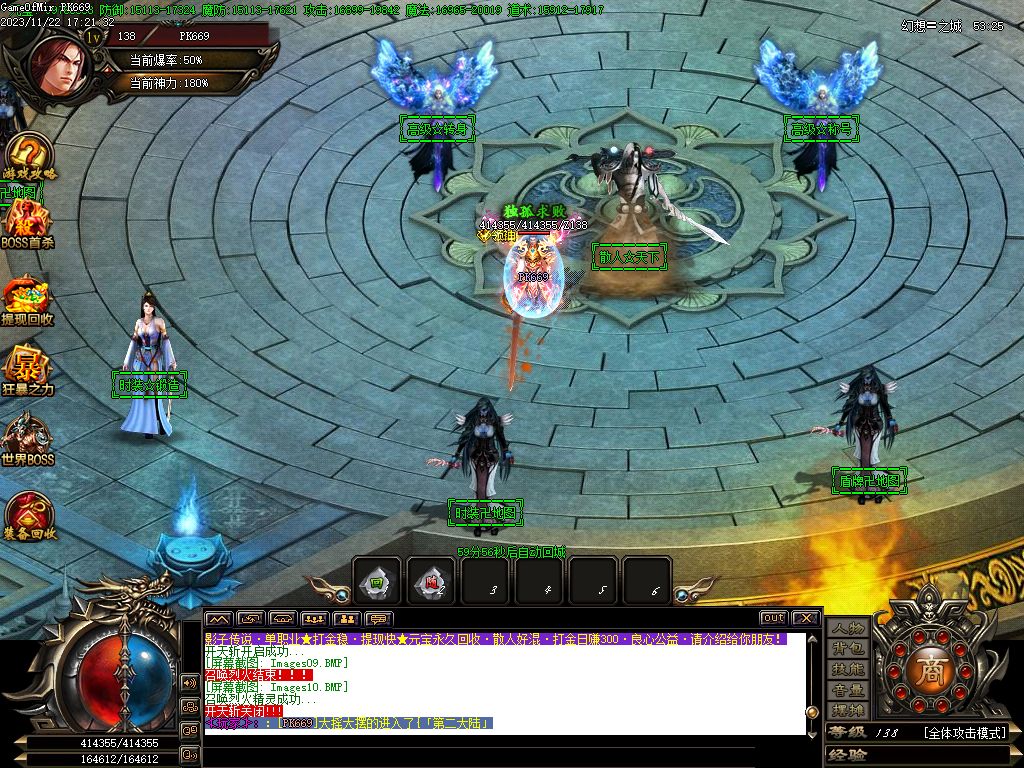The height and width of the screenshot is (768, 1024).
Task: Click the speaker icon beside chat
Action: (189, 682)
